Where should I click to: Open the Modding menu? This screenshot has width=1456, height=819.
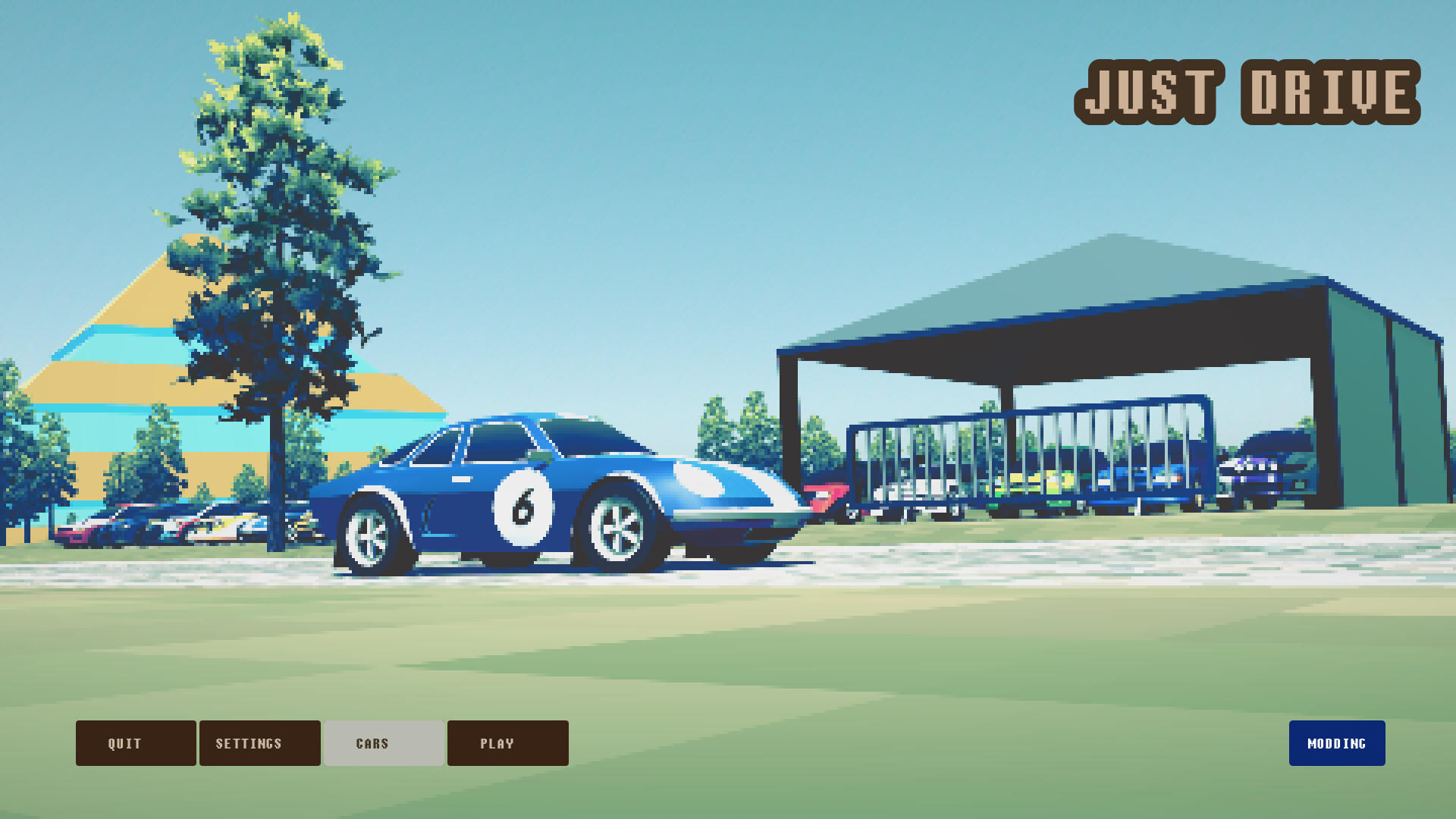(1336, 743)
